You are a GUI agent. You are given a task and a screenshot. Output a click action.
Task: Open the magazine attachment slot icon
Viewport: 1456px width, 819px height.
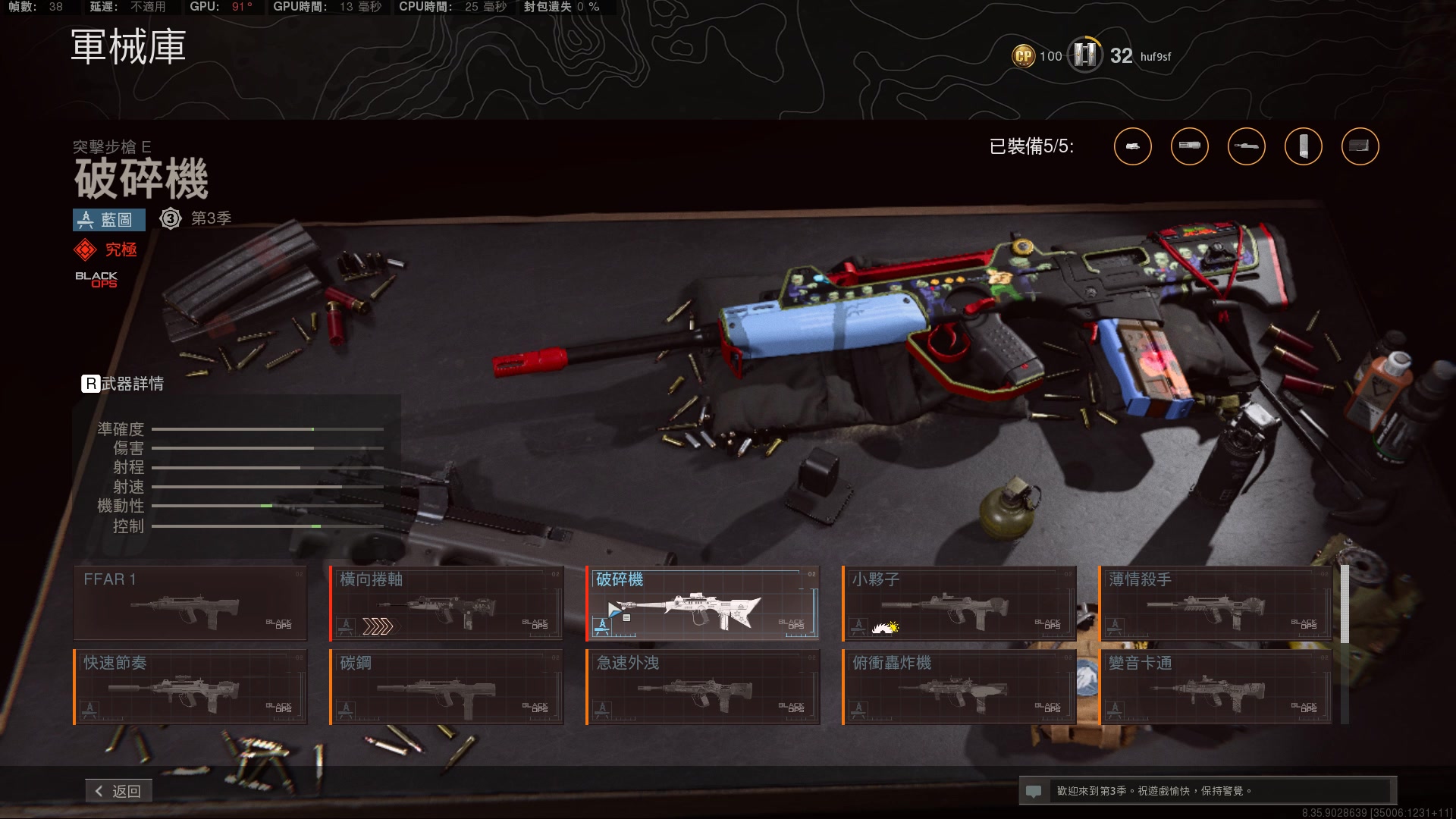(x=1304, y=146)
